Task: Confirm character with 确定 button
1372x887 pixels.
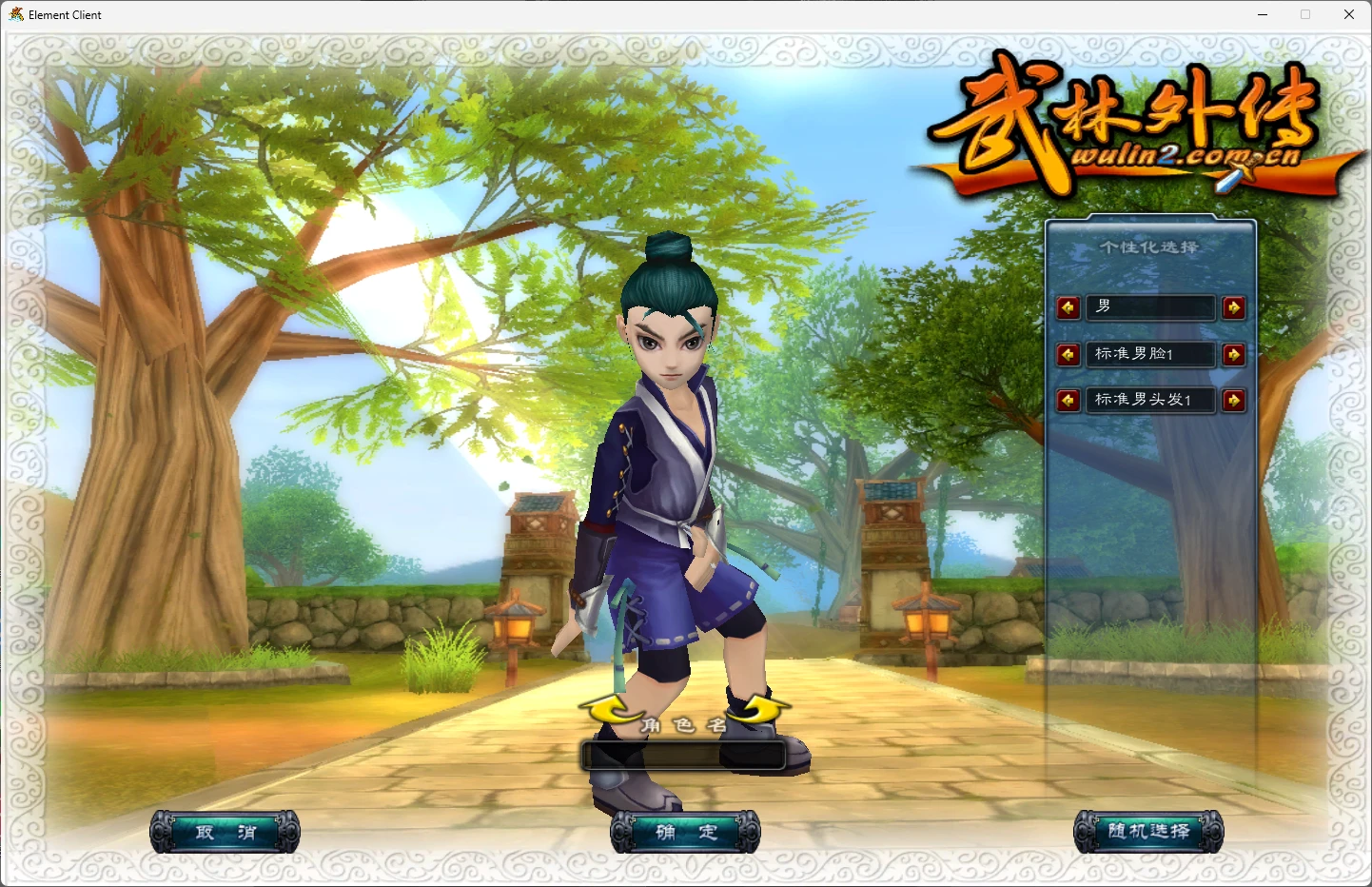Action: point(685,832)
